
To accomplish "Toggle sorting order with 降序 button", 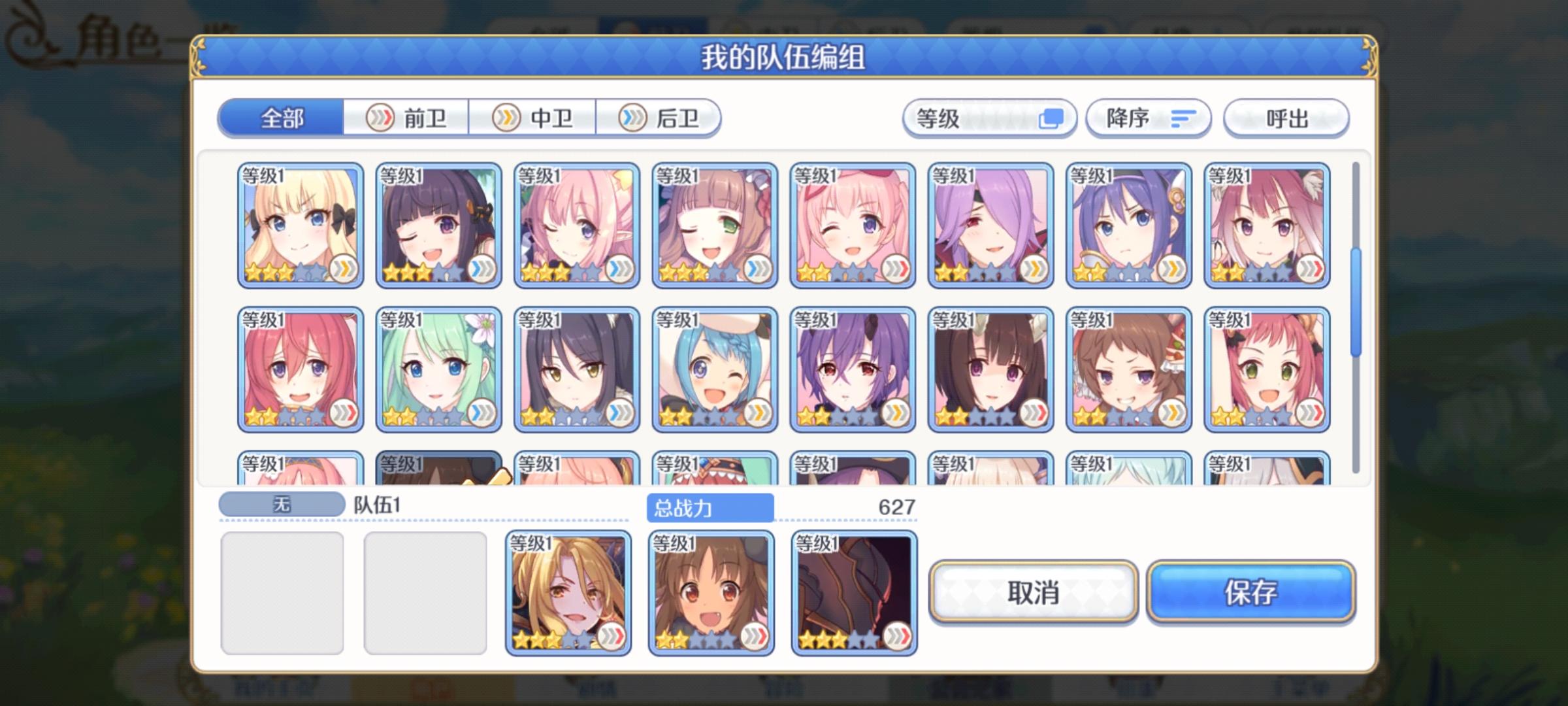I will pyautogui.click(x=1148, y=118).
